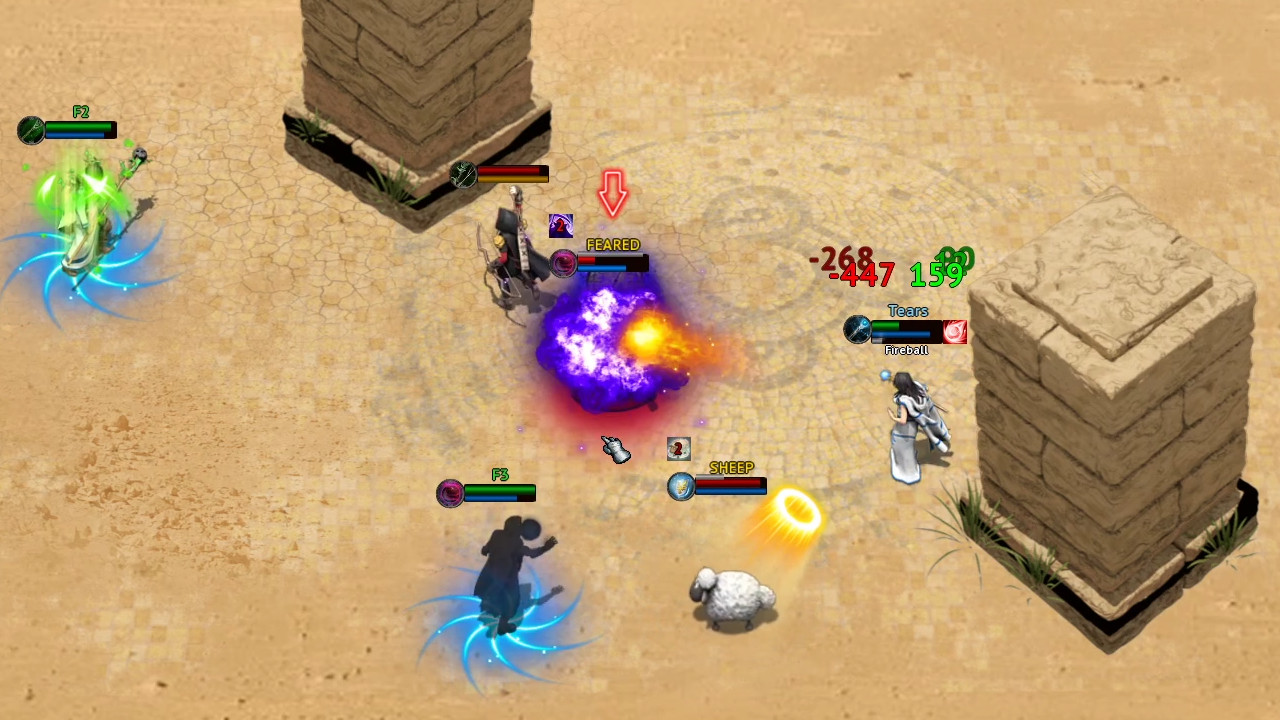Open the sheep polymorph debuff icon
1280x720 pixels.
click(x=678, y=448)
